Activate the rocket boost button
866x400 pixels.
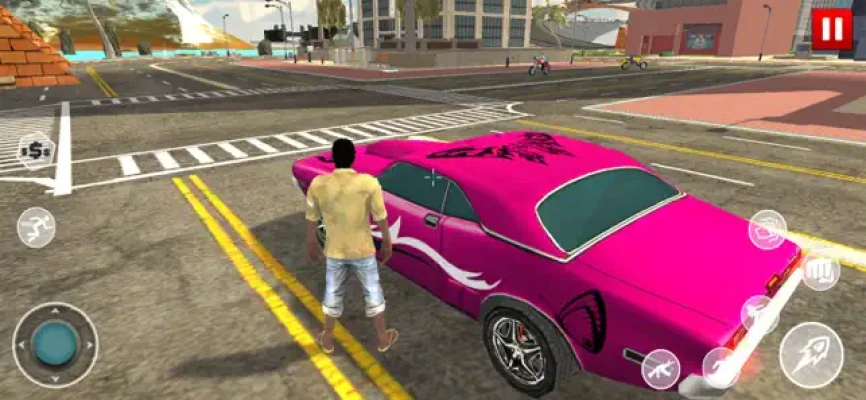click(811, 355)
